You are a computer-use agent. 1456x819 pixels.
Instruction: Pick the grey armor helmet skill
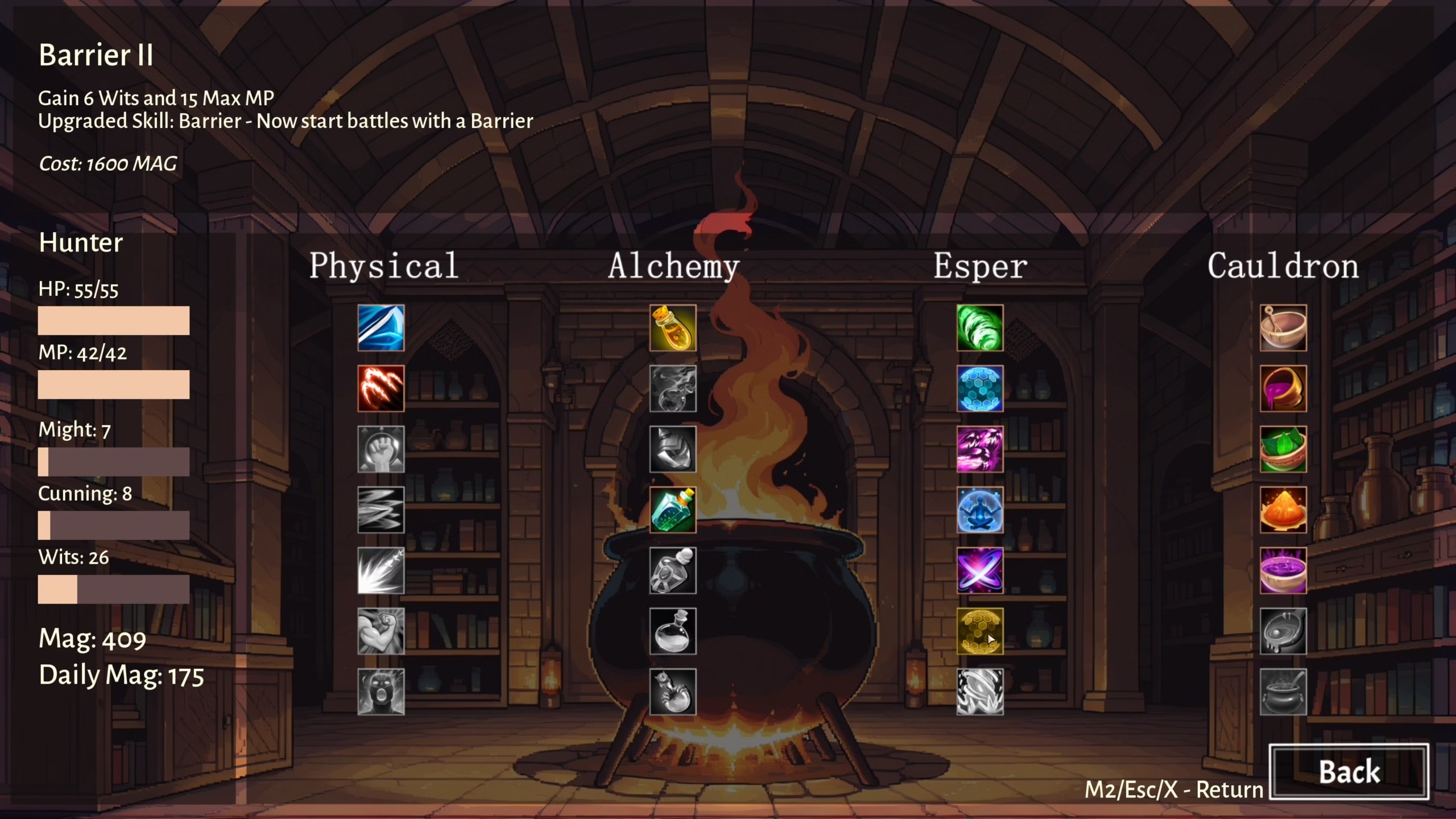point(673,449)
